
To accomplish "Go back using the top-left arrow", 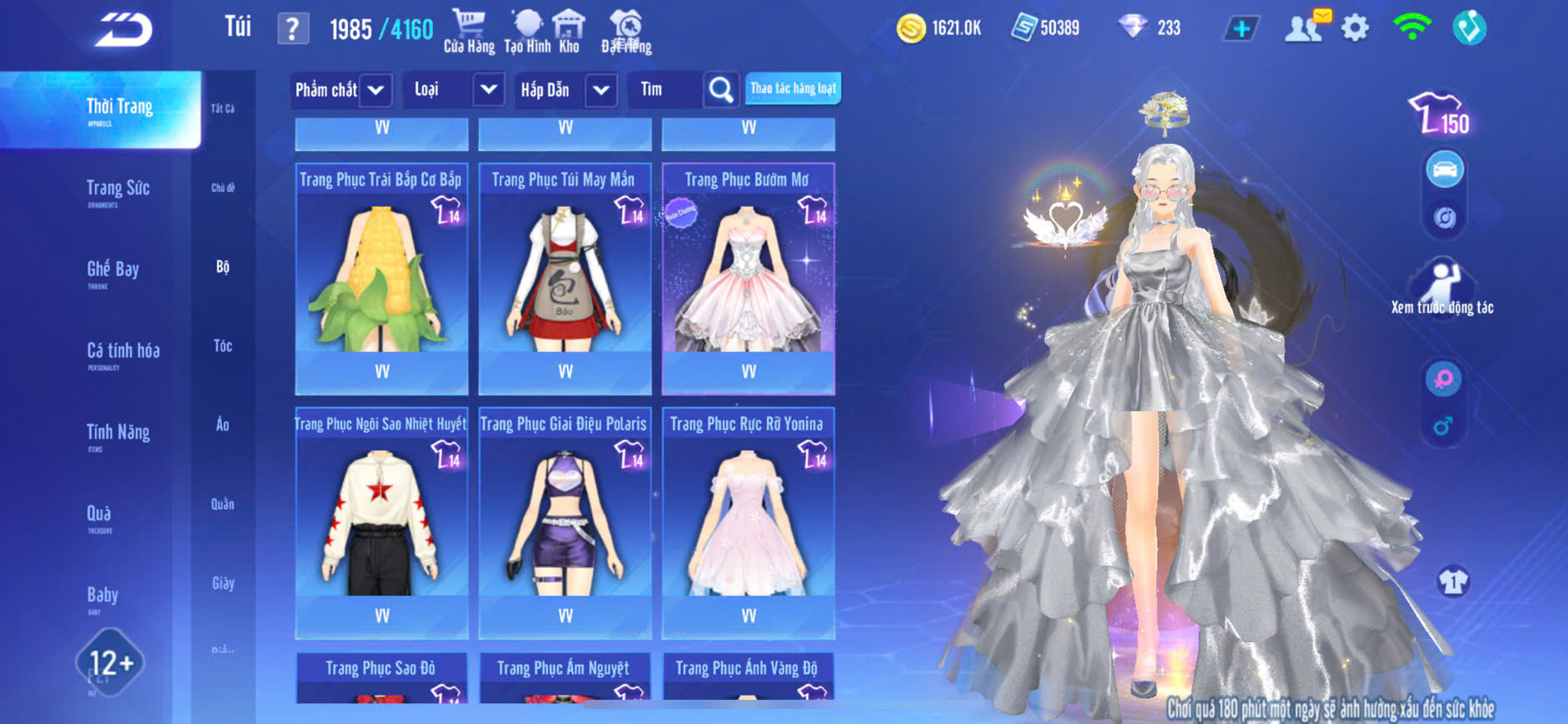I will pyautogui.click(x=123, y=30).
